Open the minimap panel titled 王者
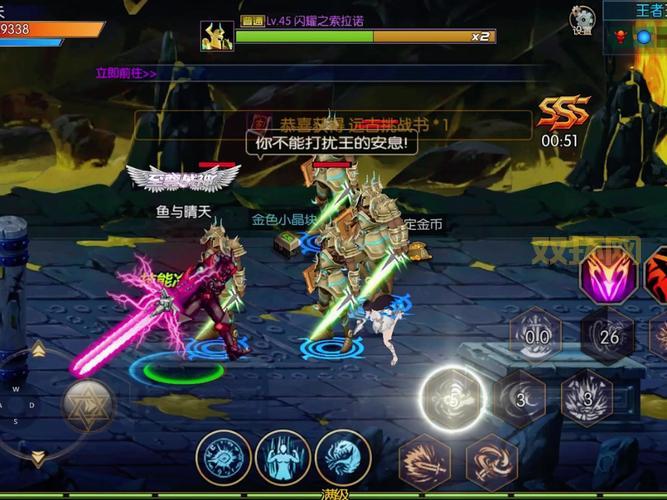 click(x=636, y=28)
